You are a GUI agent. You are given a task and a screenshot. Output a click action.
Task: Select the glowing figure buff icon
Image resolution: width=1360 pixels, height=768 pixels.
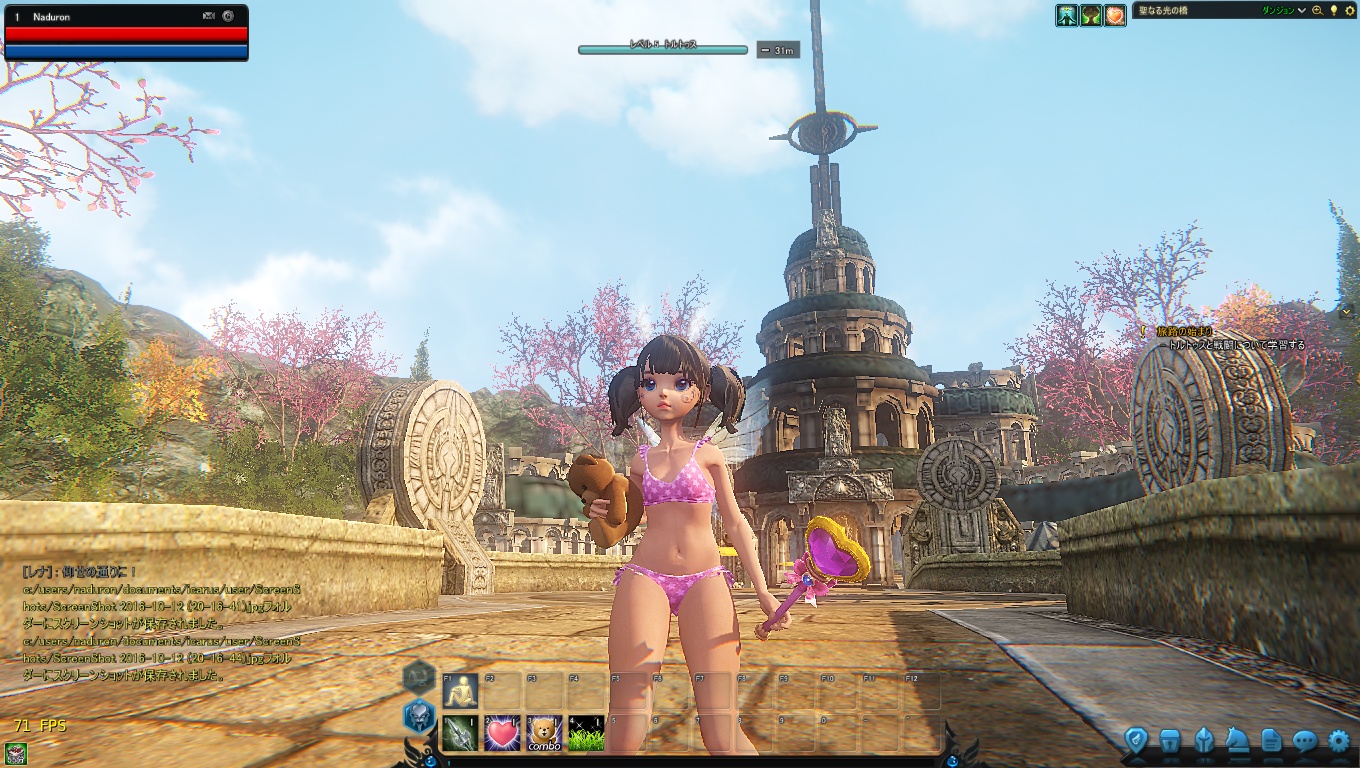coord(1067,15)
